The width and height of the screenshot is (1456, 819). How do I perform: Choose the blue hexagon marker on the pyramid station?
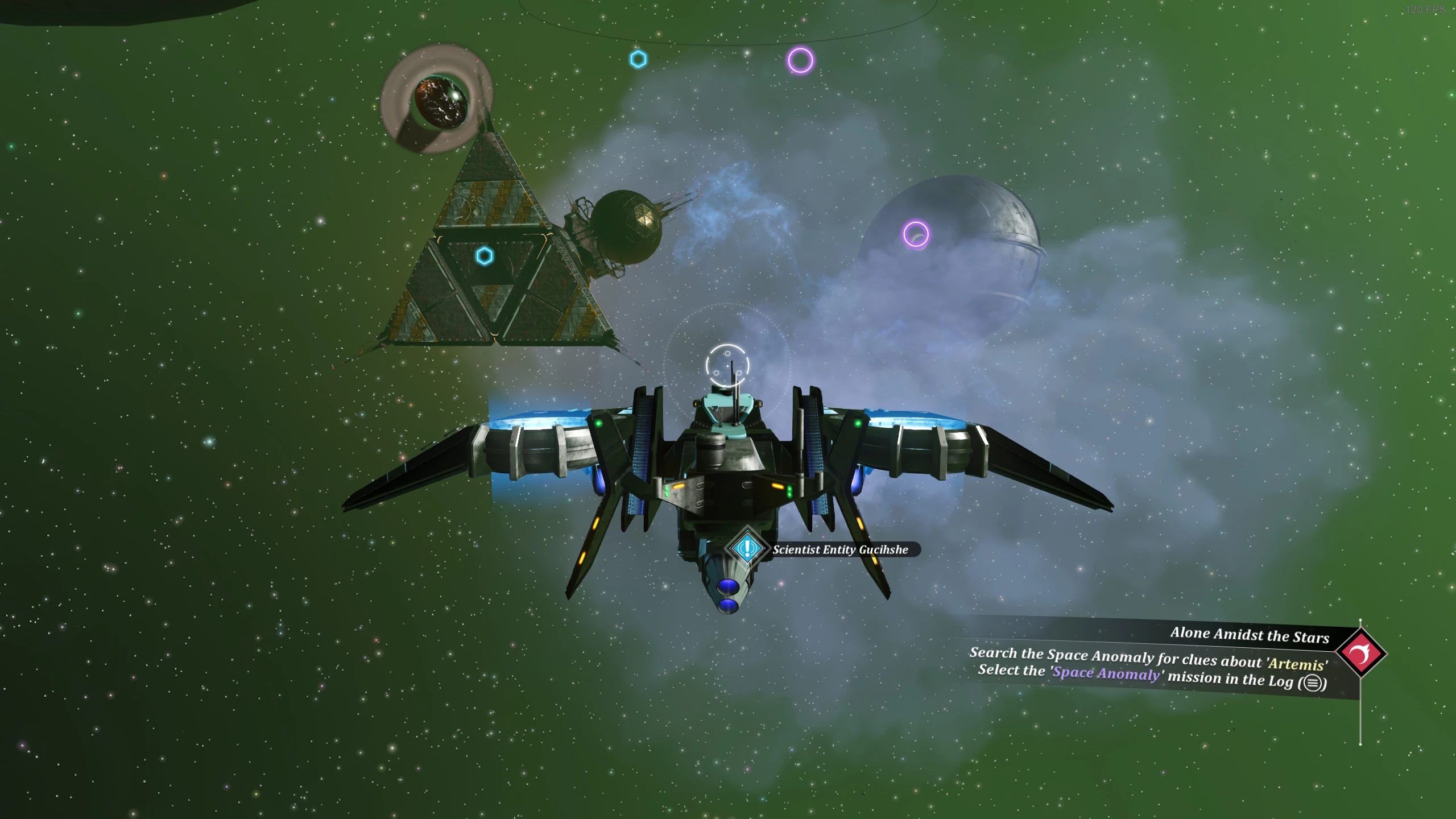pos(484,256)
